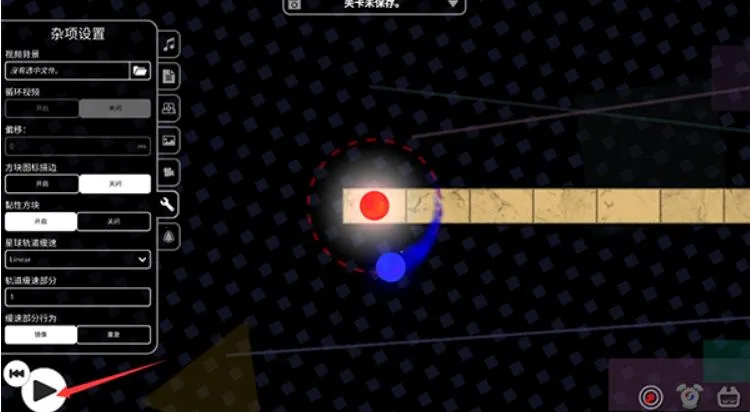
Task: Enable sticky tiles (黏性方块)
Action: click(42, 222)
